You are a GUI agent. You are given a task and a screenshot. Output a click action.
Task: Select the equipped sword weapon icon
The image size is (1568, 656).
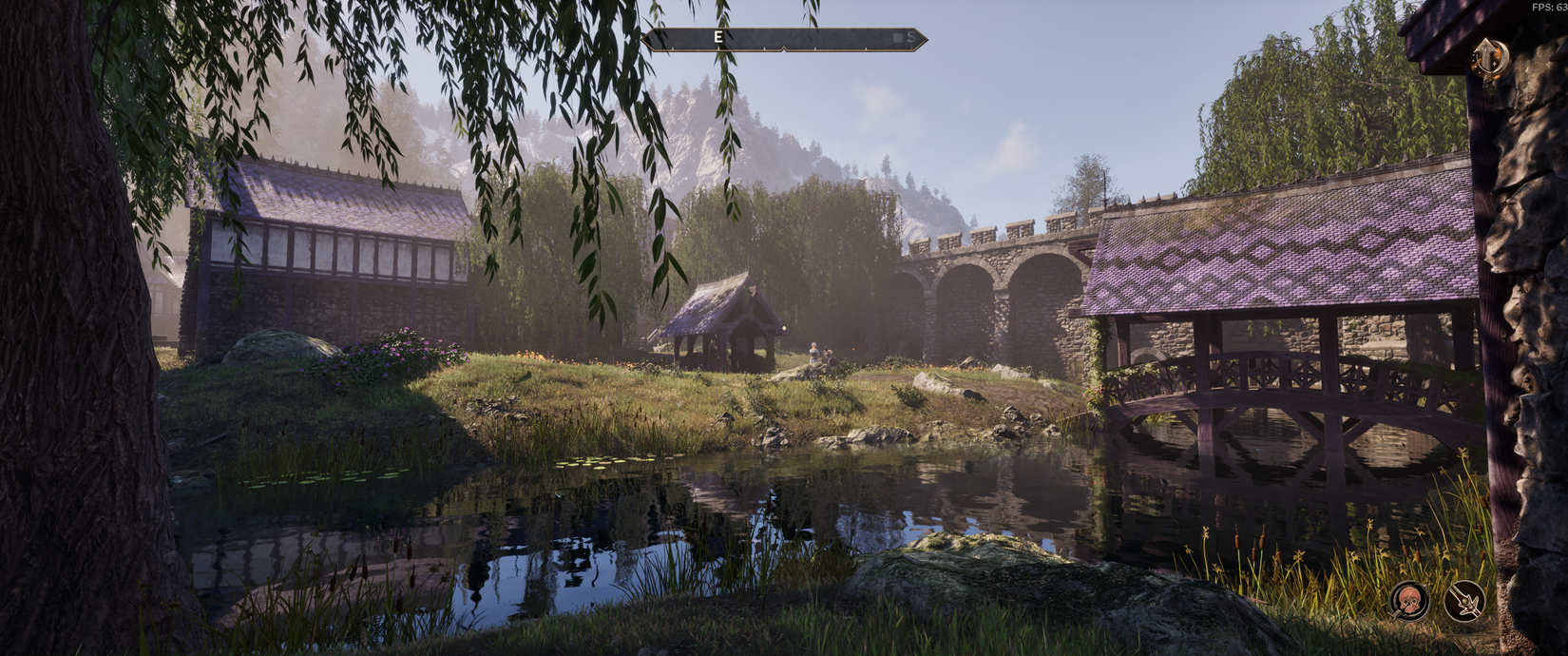click(1463, 601)
